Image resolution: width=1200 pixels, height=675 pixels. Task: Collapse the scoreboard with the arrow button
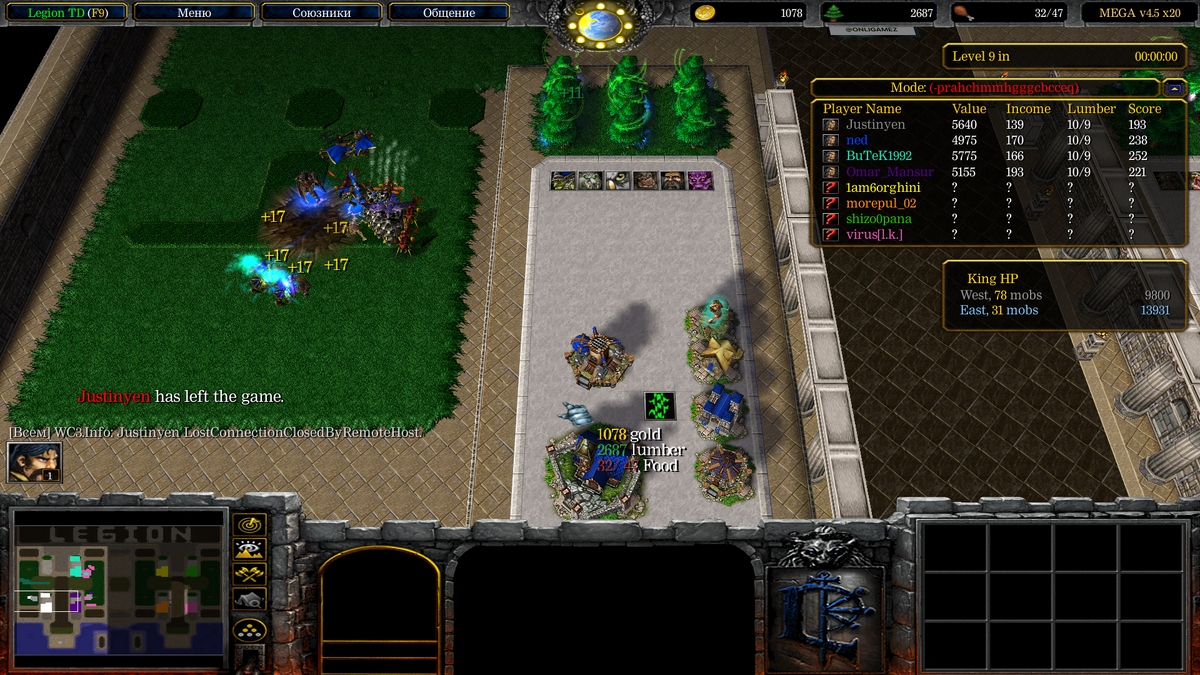(x=1174, y=88)
